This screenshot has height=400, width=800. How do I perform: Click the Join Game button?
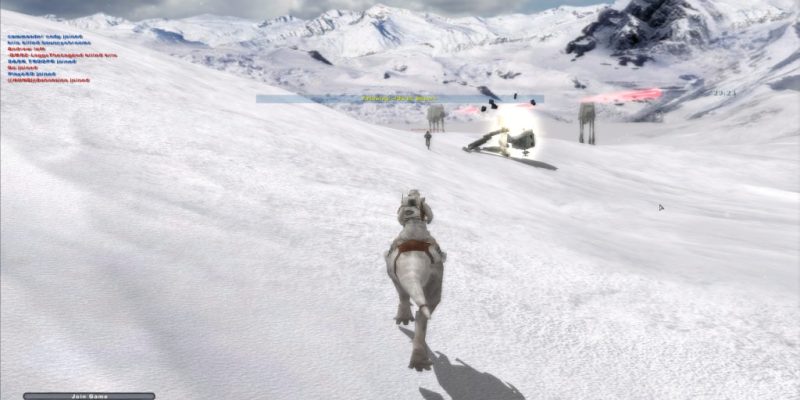tap(89, 396)
